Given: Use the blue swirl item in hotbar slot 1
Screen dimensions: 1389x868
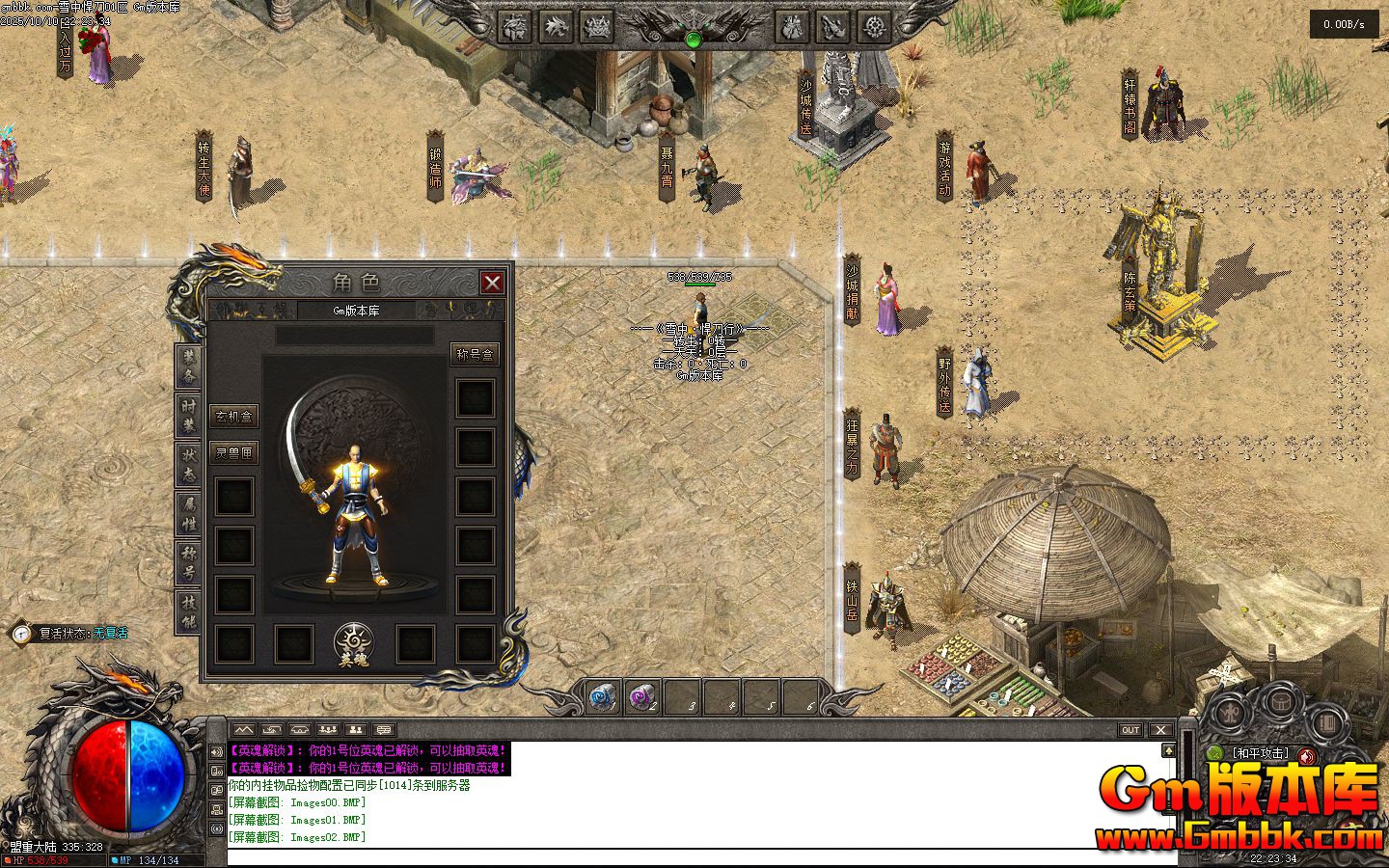Looking at the screenshot, I should 604,696.
